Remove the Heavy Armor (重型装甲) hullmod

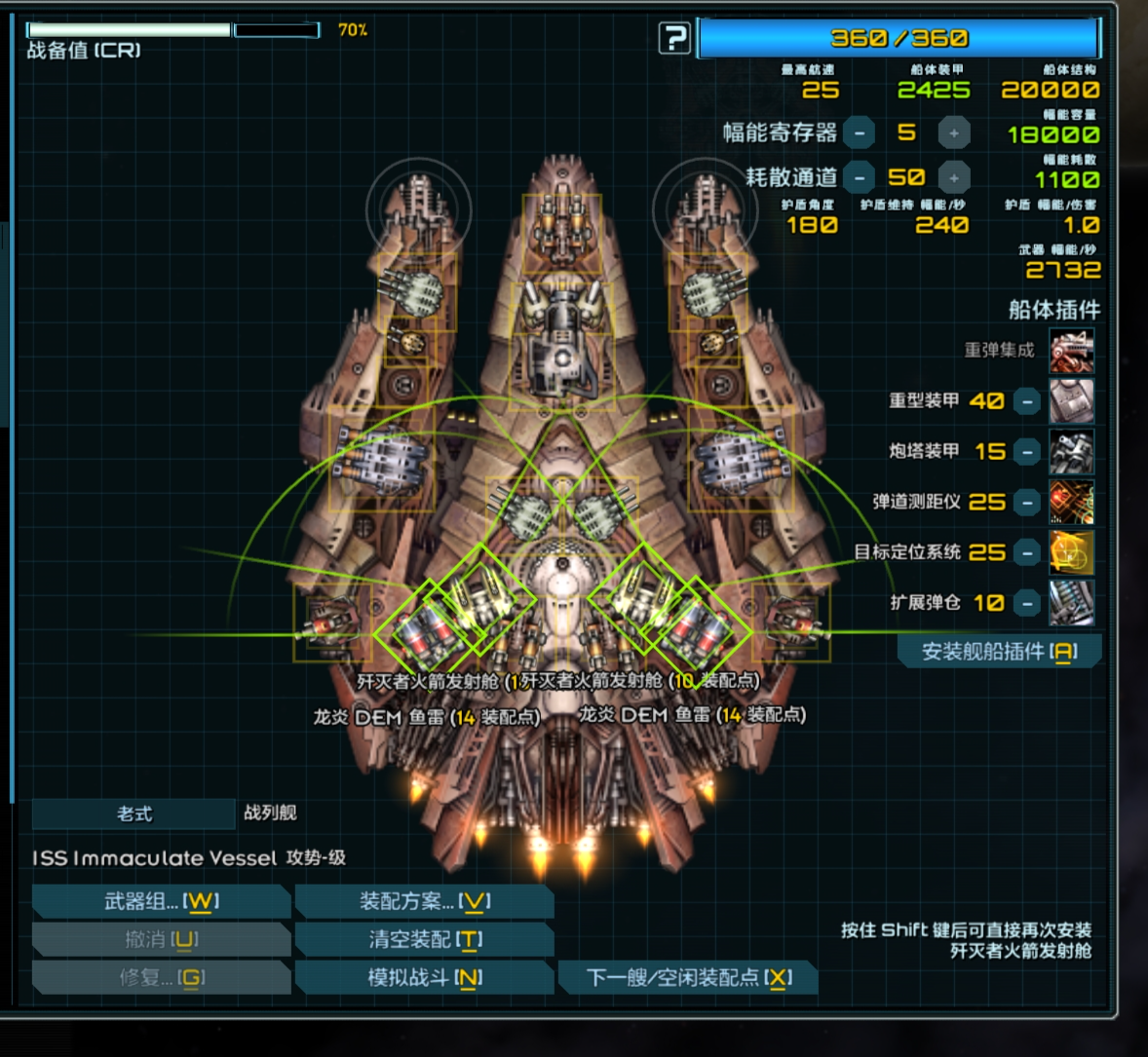coord(1027,400)
